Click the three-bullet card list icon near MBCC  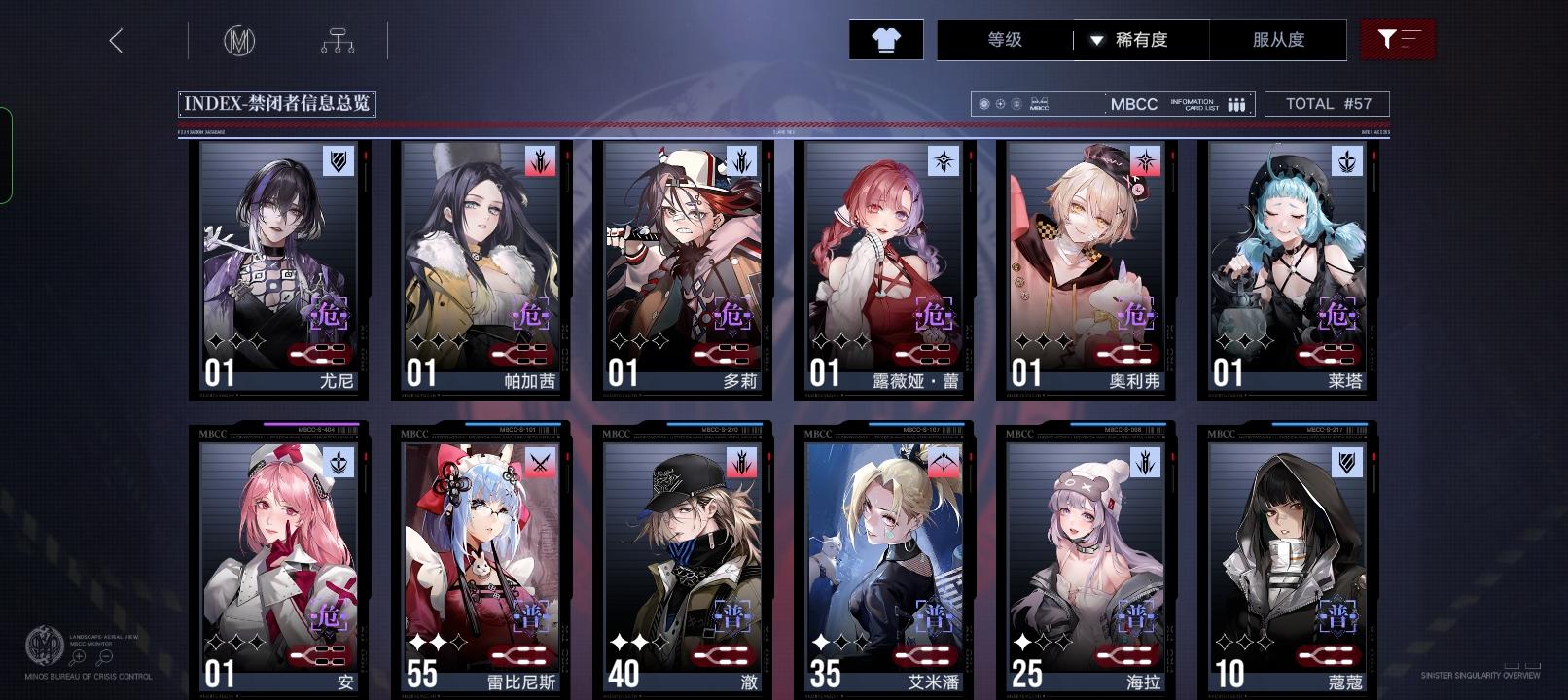pos(1235,103)
